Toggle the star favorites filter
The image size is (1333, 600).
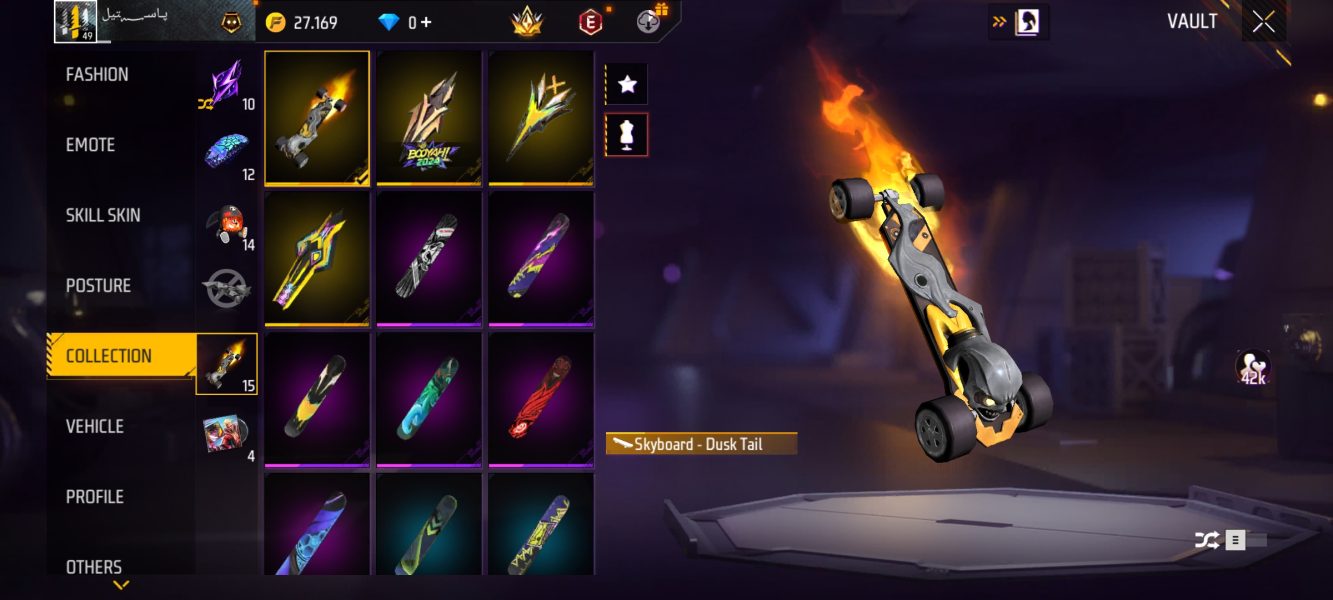(x=627, y=85)
